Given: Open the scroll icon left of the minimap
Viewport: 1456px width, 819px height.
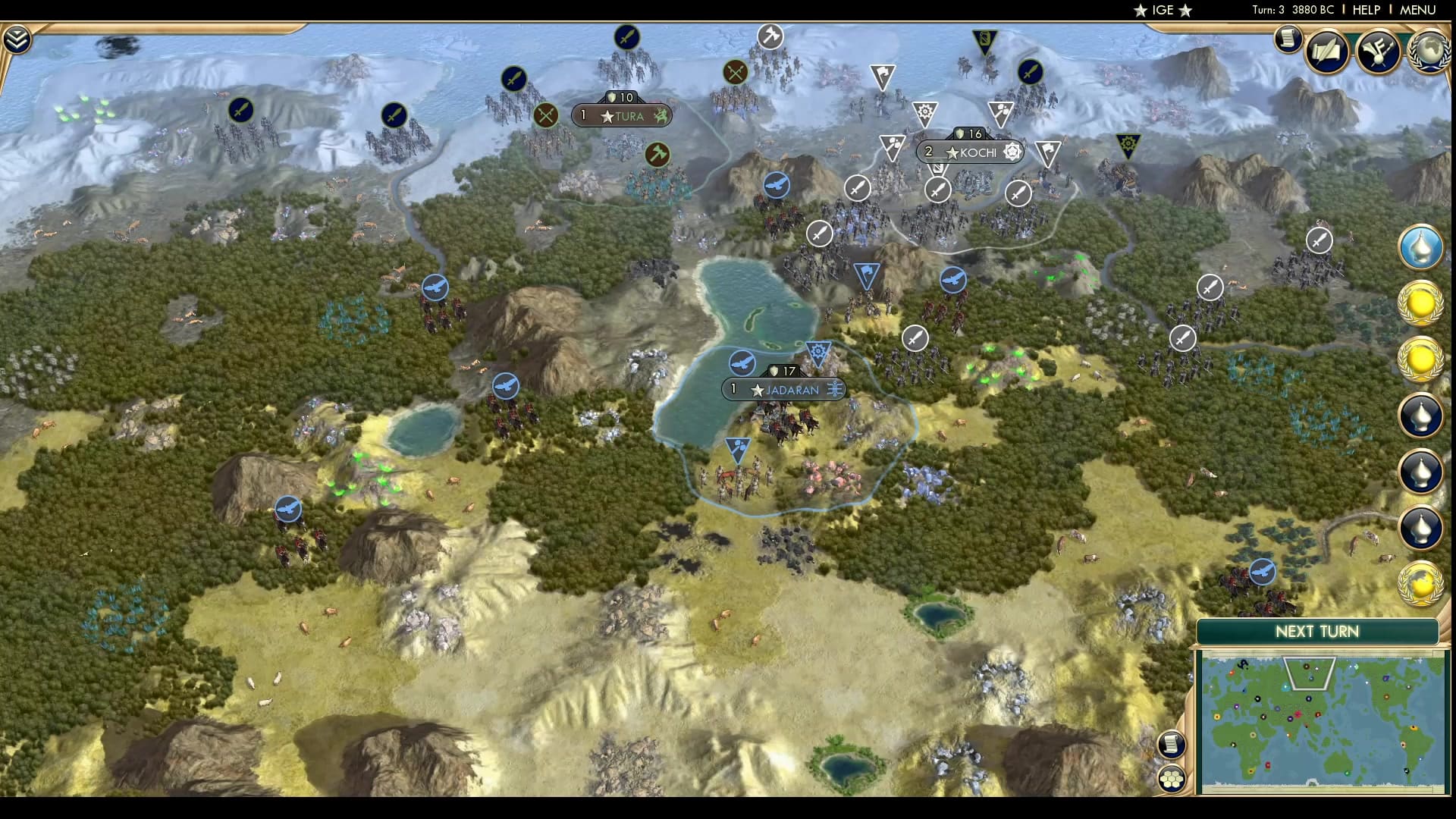Looking at the screenshot, I should point(1172,744).
